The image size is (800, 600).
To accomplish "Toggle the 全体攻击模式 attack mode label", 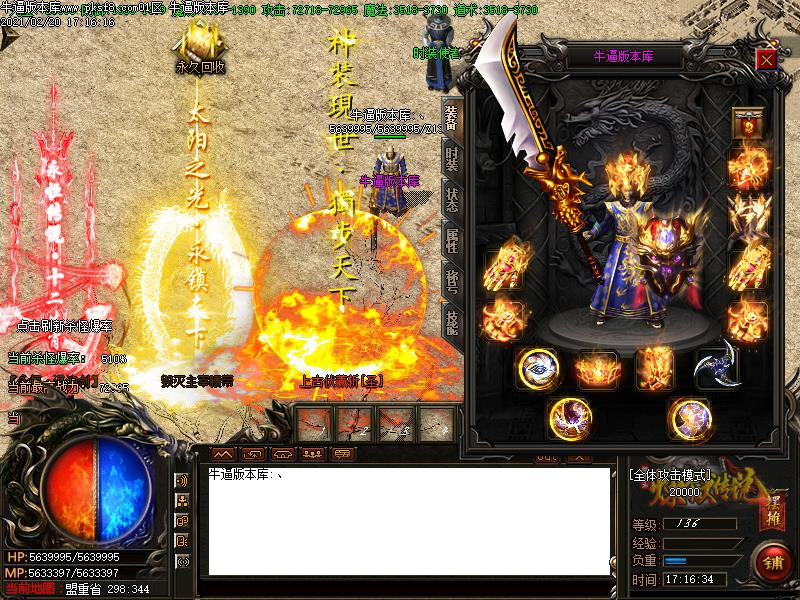I will click(x=670, y=475).
